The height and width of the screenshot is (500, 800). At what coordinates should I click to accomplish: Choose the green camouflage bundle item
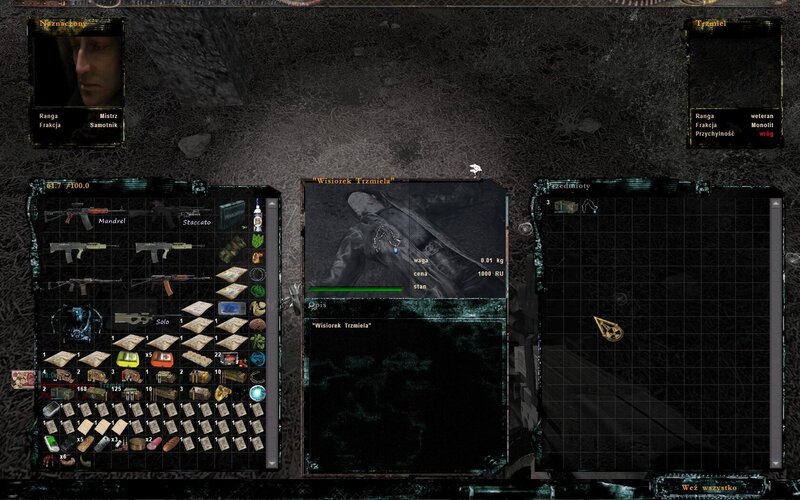coord(231,247)
